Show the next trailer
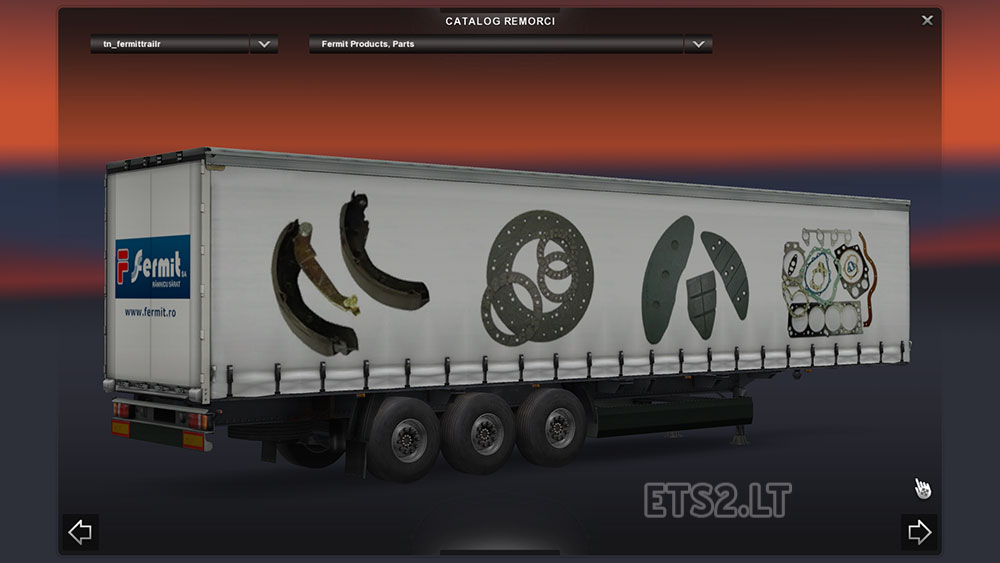Image resolution: width=1000 pixels, height=563 pixels. [x=919, y=532]
